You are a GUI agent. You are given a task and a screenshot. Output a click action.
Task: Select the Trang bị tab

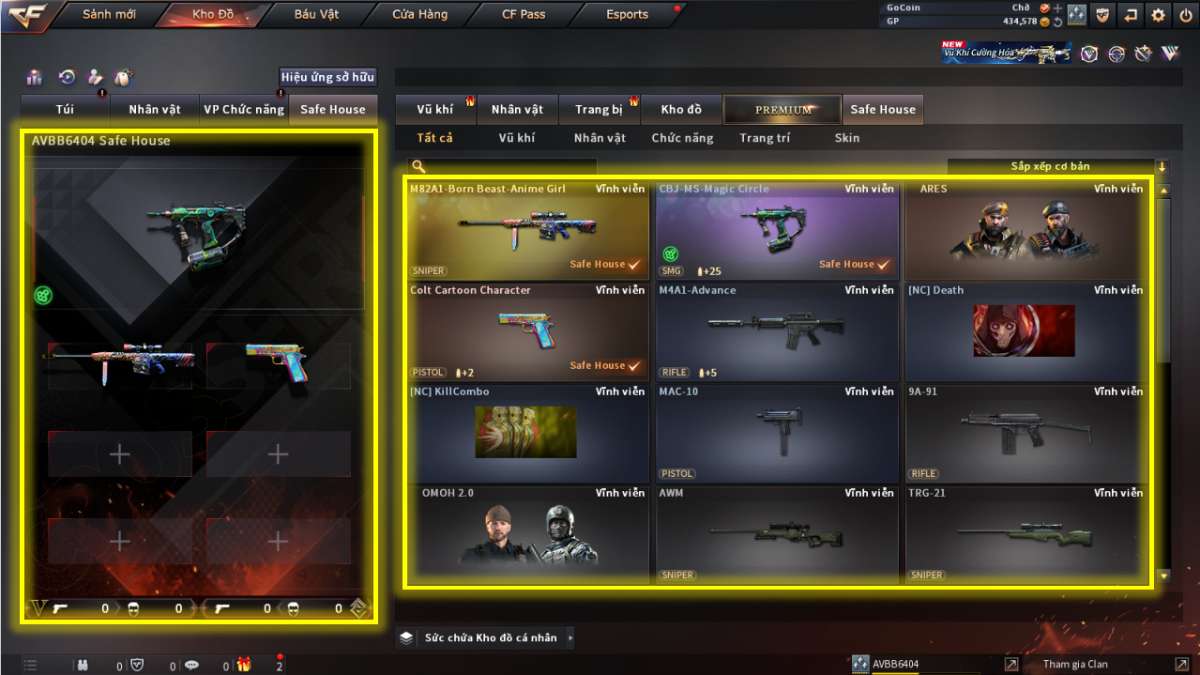click(x=599, y=110)
